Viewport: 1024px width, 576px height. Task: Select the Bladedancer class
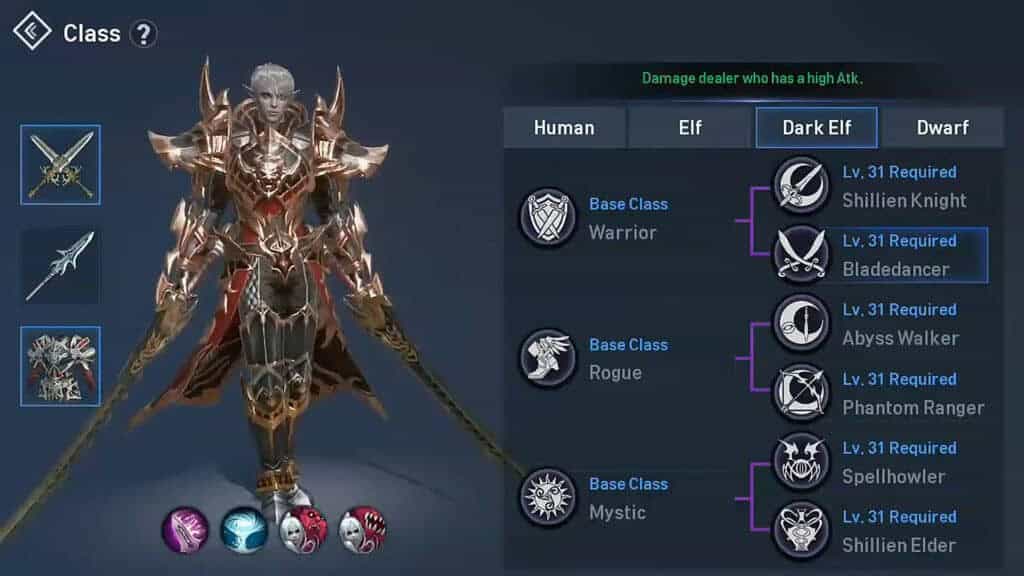click(802, 255)
